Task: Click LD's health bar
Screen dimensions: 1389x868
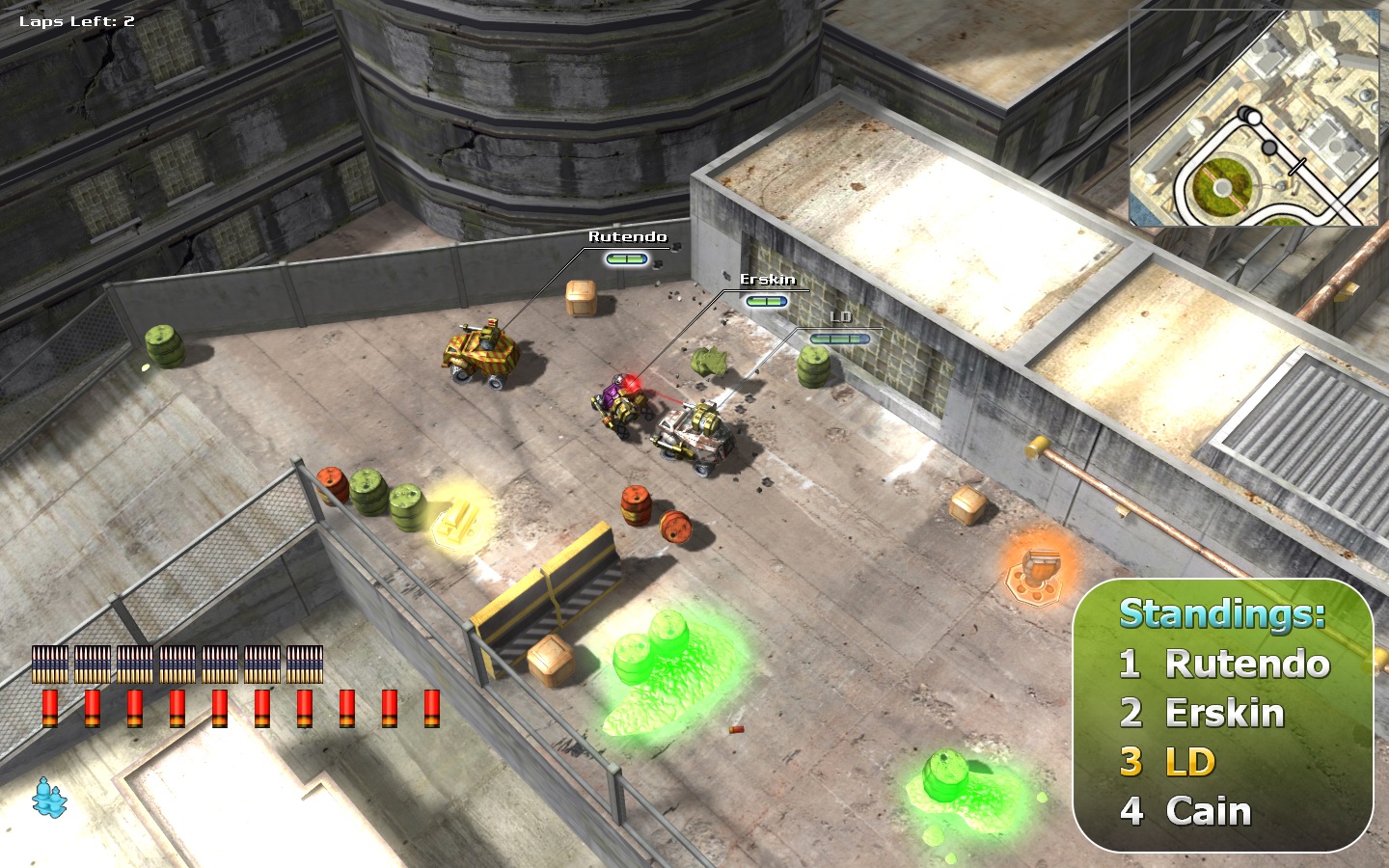Action: point(842,338)
